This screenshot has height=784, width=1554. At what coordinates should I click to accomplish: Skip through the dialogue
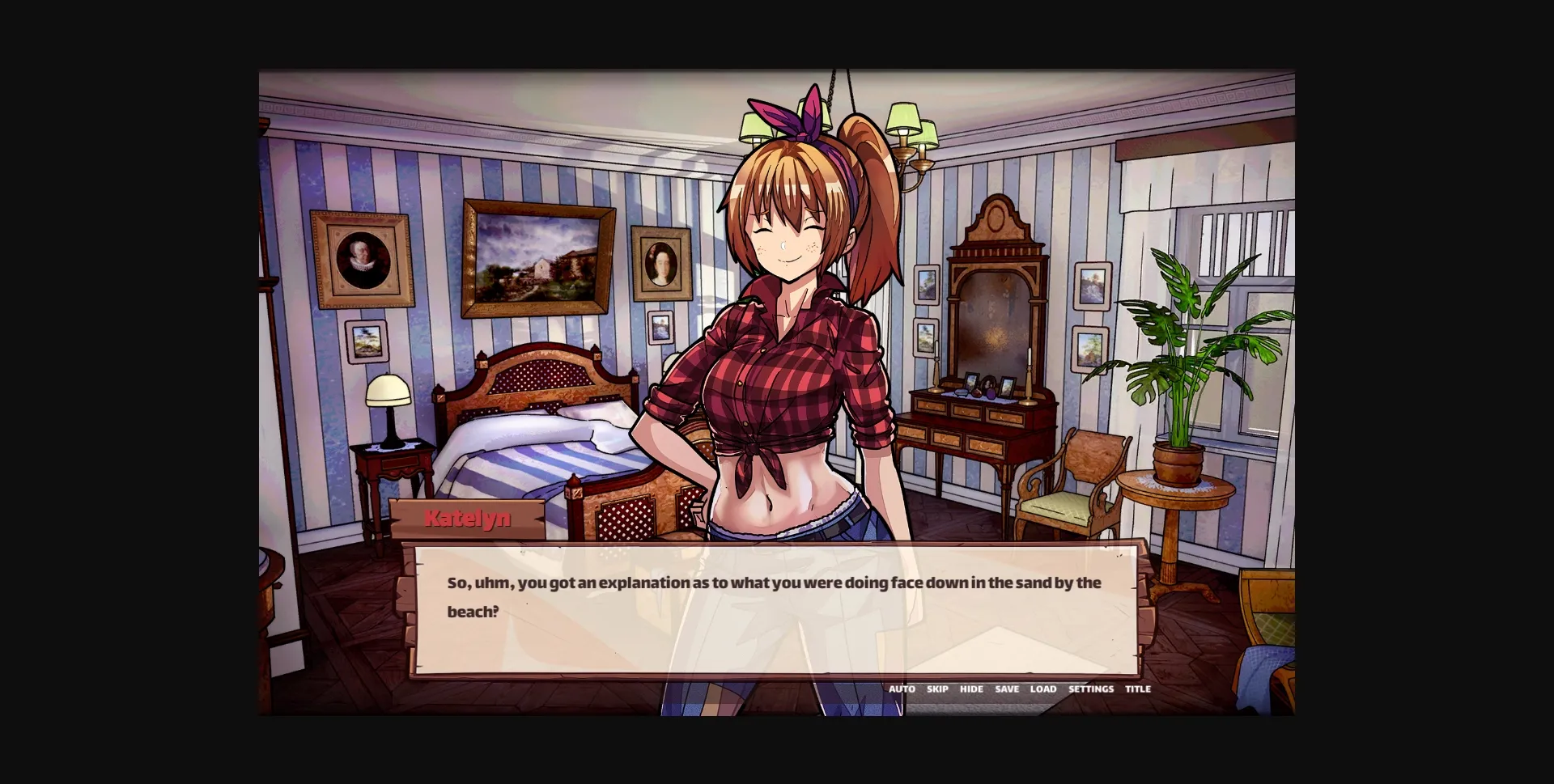point(937,689)
